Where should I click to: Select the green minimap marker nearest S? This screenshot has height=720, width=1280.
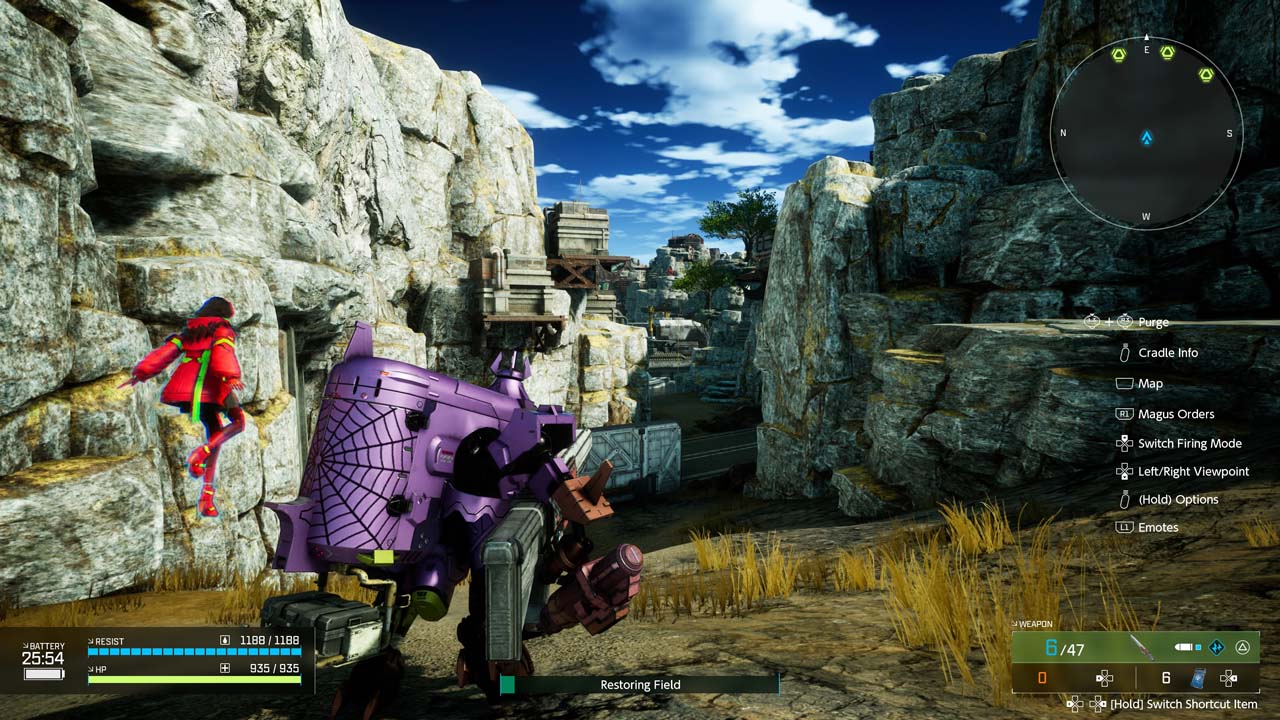point(1206,74)
